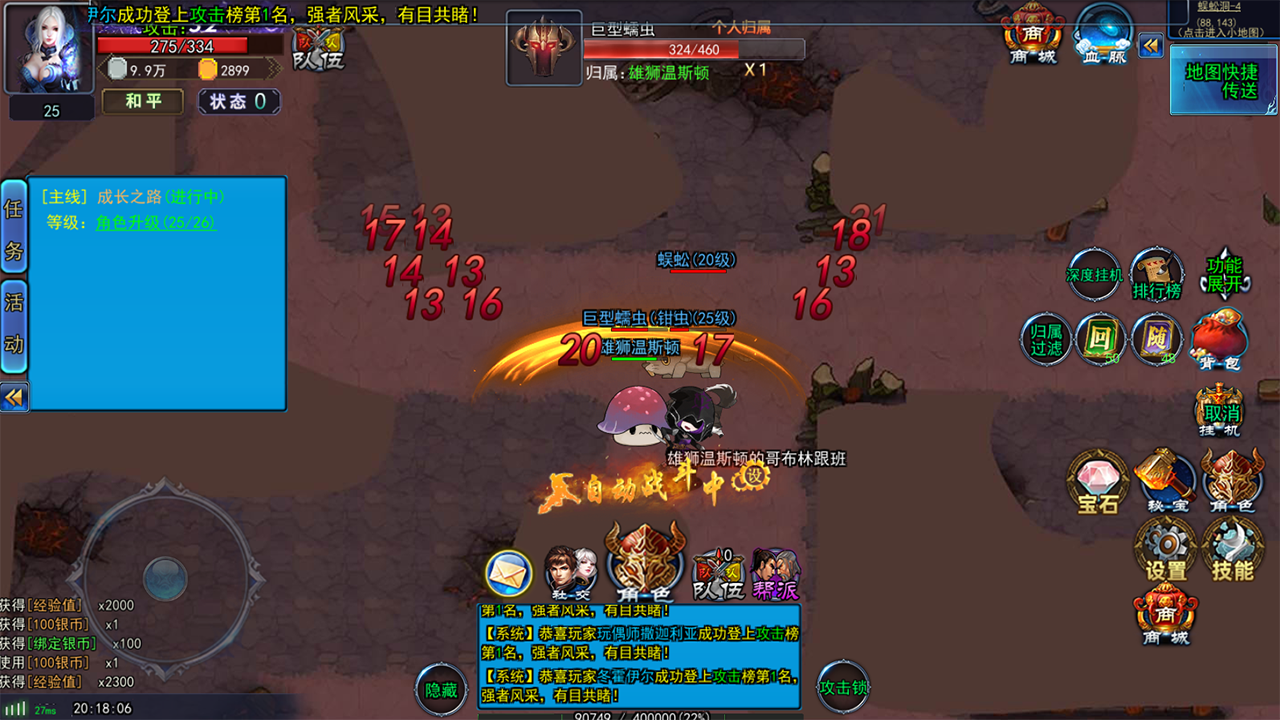Open the 排行榜 leaderboard
Image resolution: width=1280 pixels, height=720 pixels.
click(1157, 275)
